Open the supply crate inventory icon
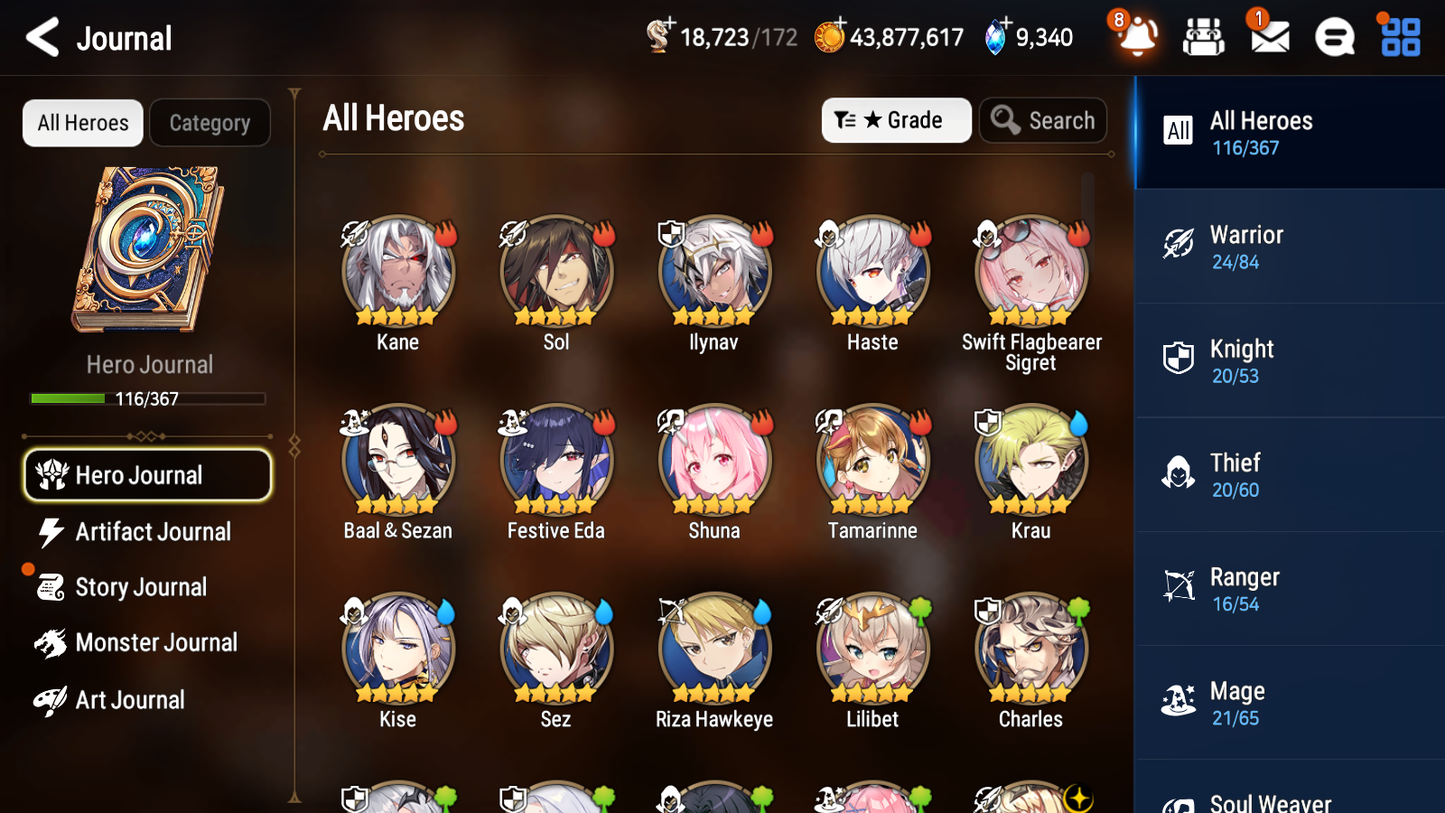 pos(1203,37)
